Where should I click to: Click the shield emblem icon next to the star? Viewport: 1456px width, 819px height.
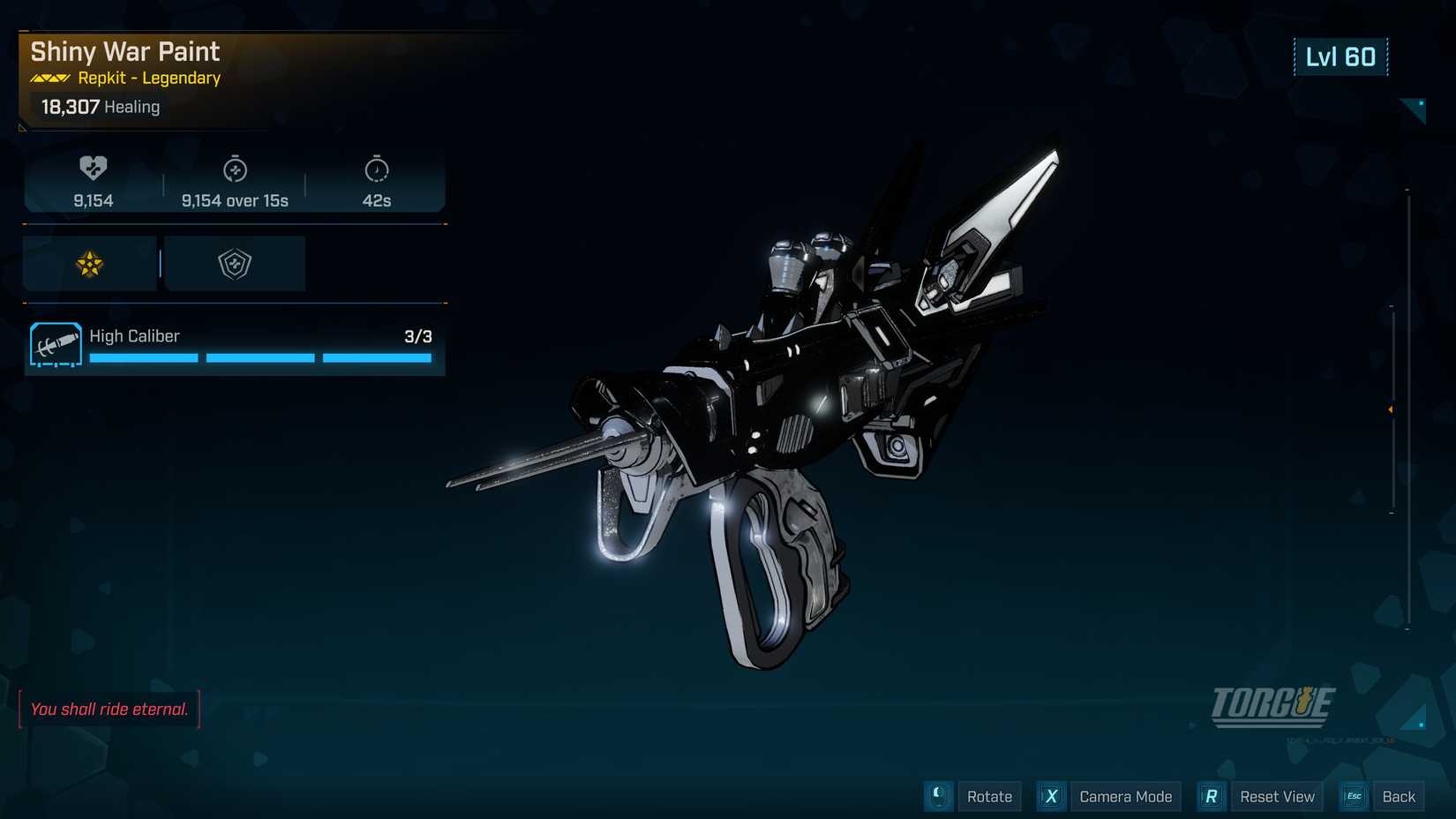(x=234, y=263)
